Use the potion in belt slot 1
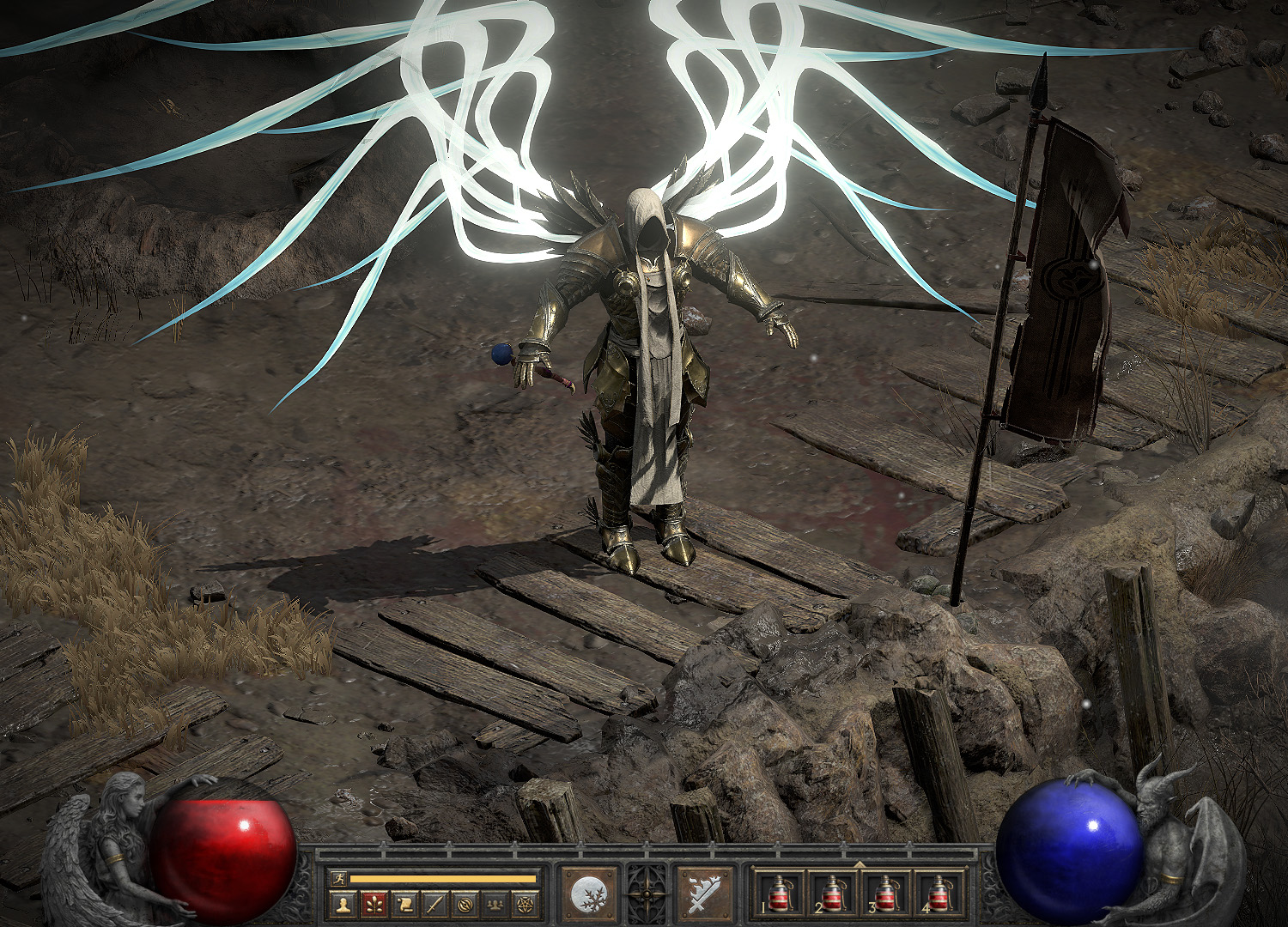Screen dimensions: 1288x927 pos(781,894)
